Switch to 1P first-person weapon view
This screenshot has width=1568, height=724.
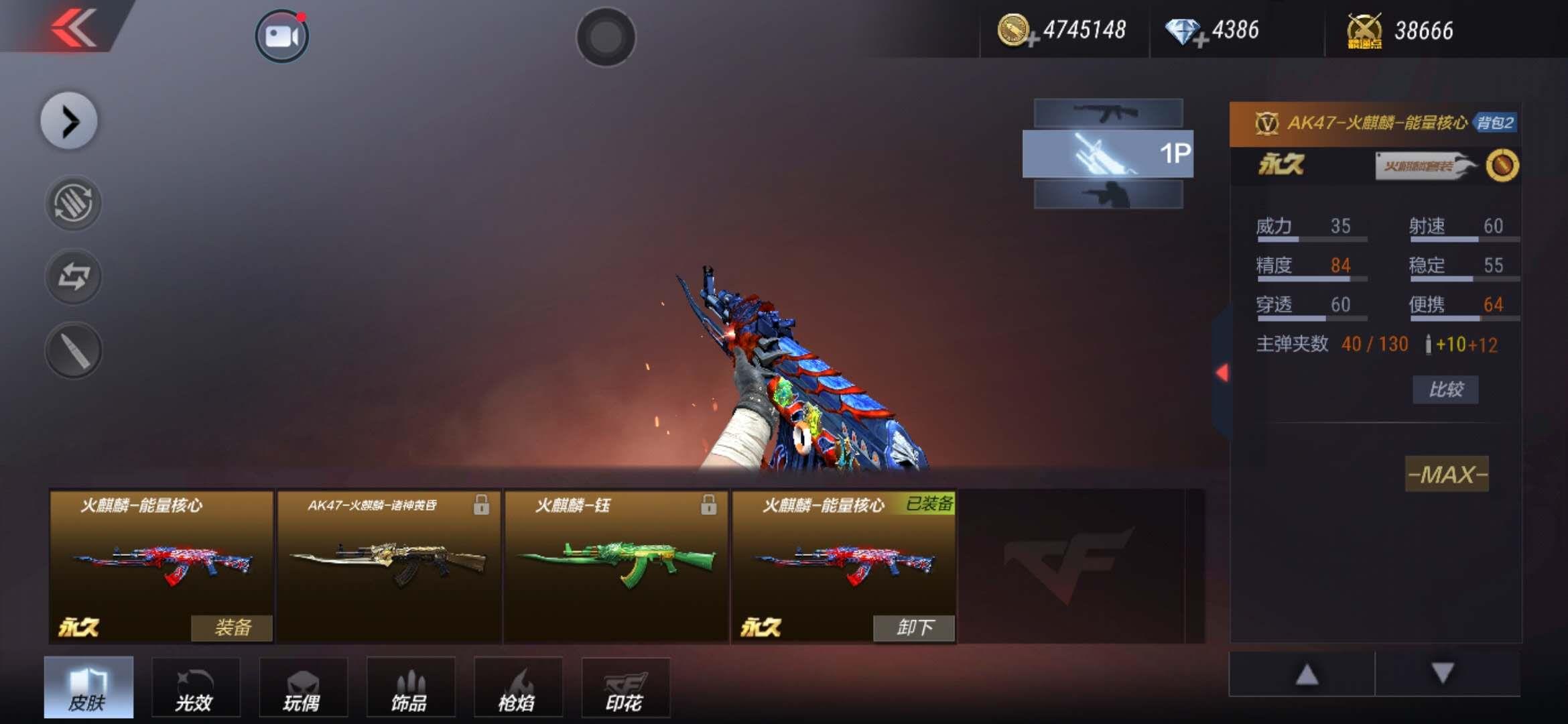tap(1108, 154)
